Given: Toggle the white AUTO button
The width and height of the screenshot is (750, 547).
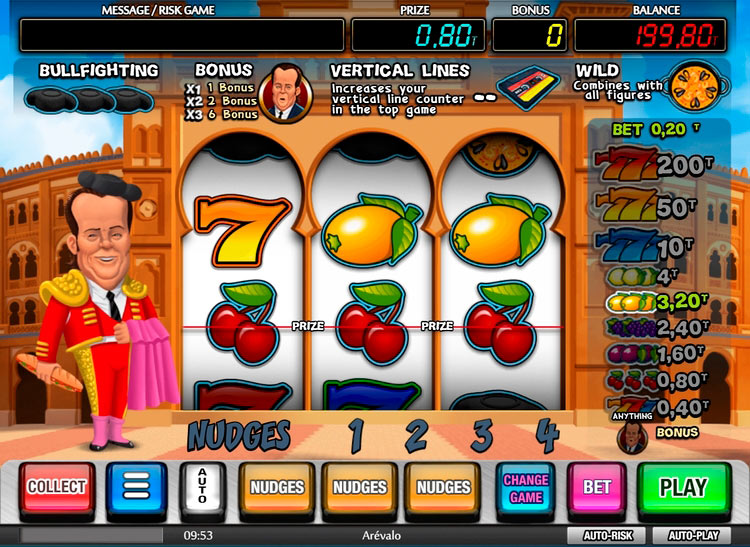Looking at the screenshot, I should pyautogui.click(x=201, y=488).
